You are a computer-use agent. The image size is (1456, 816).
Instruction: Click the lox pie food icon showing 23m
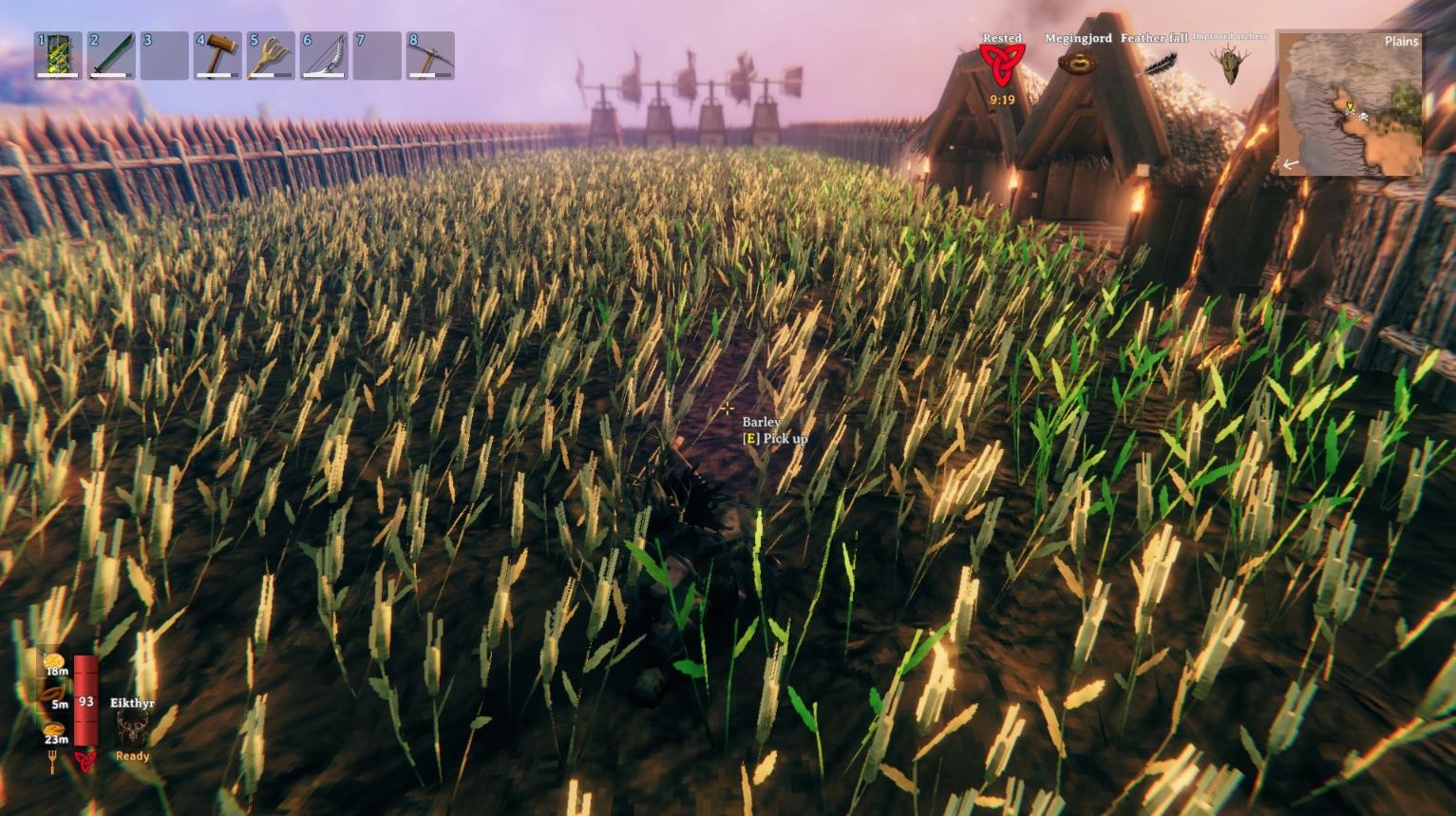(x=52, y=730)
